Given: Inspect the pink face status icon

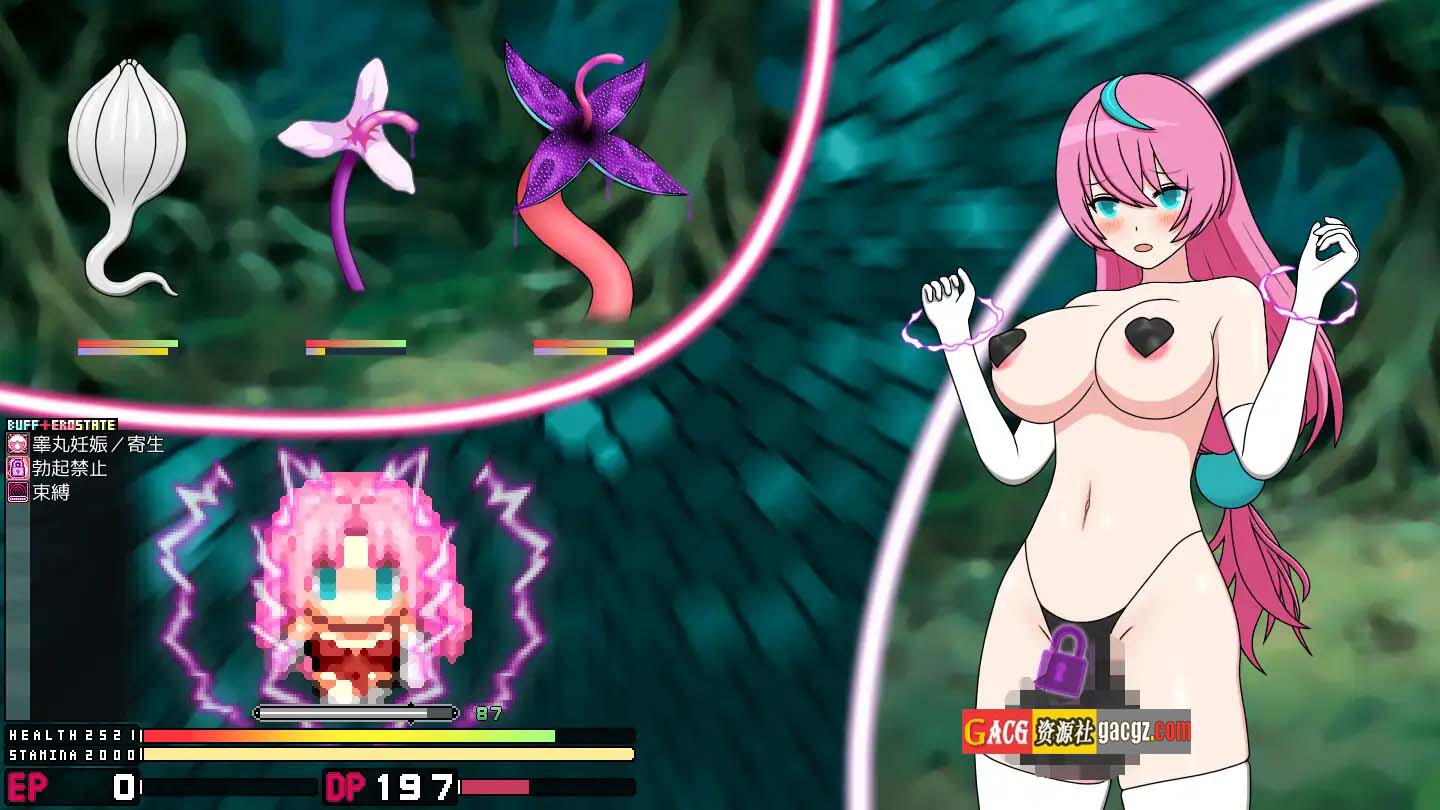Looking at the screenshot, I should click(x=18, y=444).
